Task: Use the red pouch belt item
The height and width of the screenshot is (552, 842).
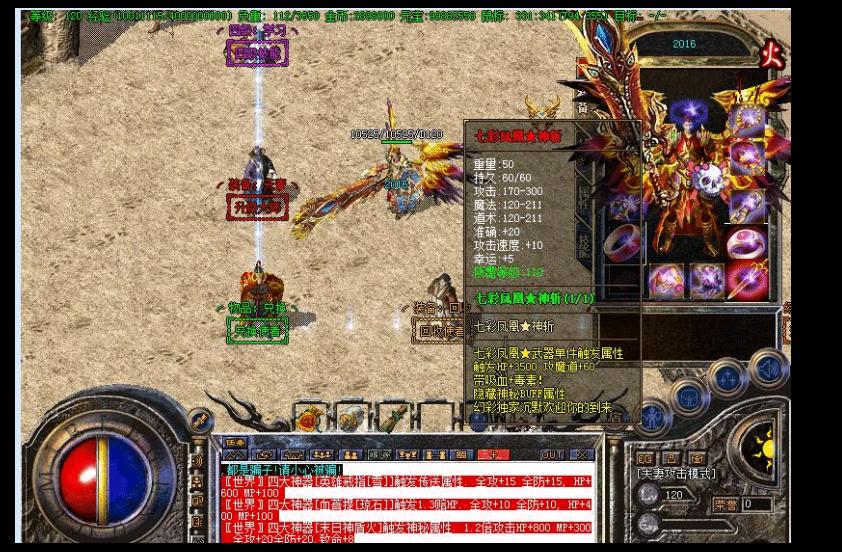Action: tap(313, 418)
